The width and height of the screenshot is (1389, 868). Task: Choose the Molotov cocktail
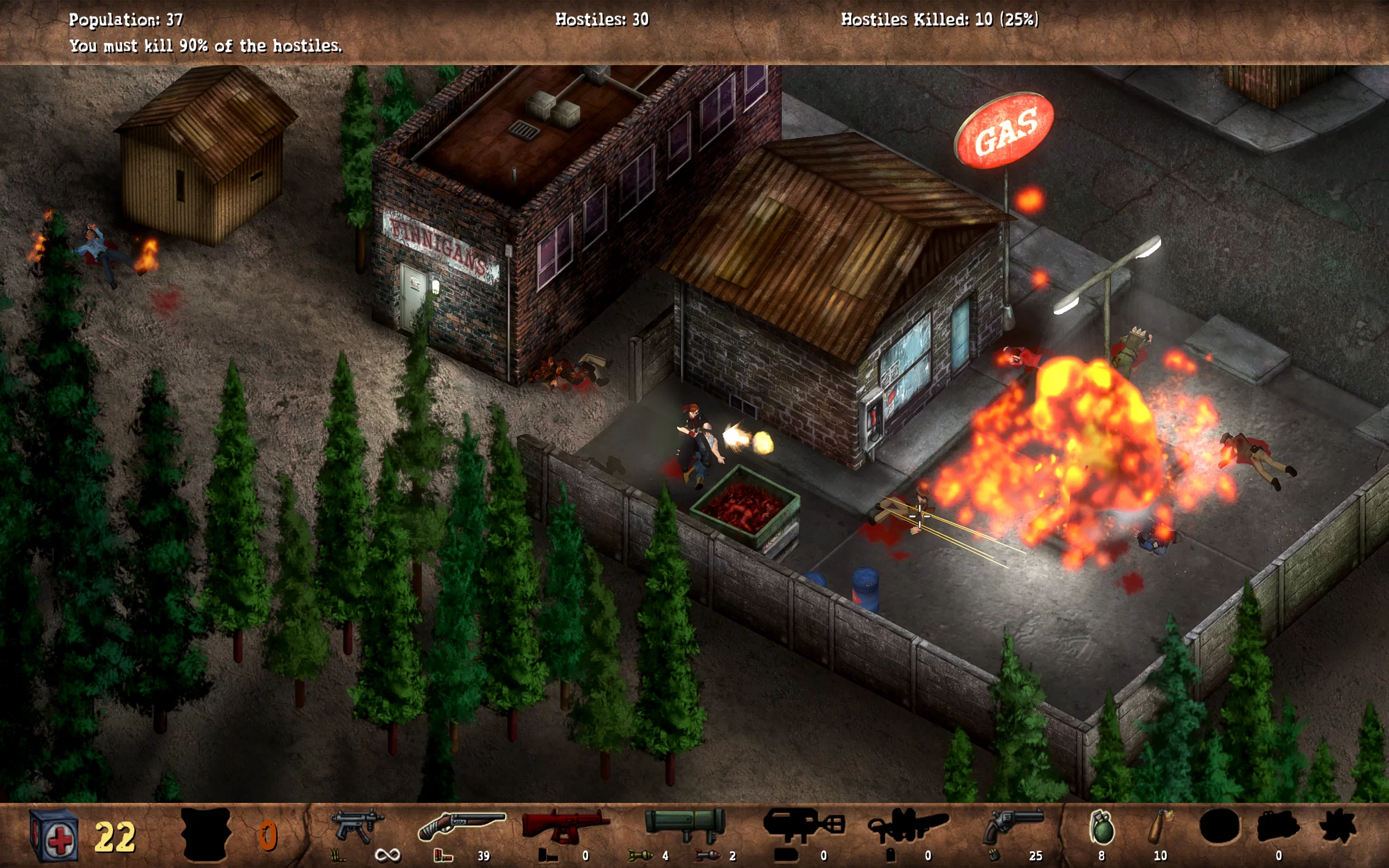(1159, 827)
